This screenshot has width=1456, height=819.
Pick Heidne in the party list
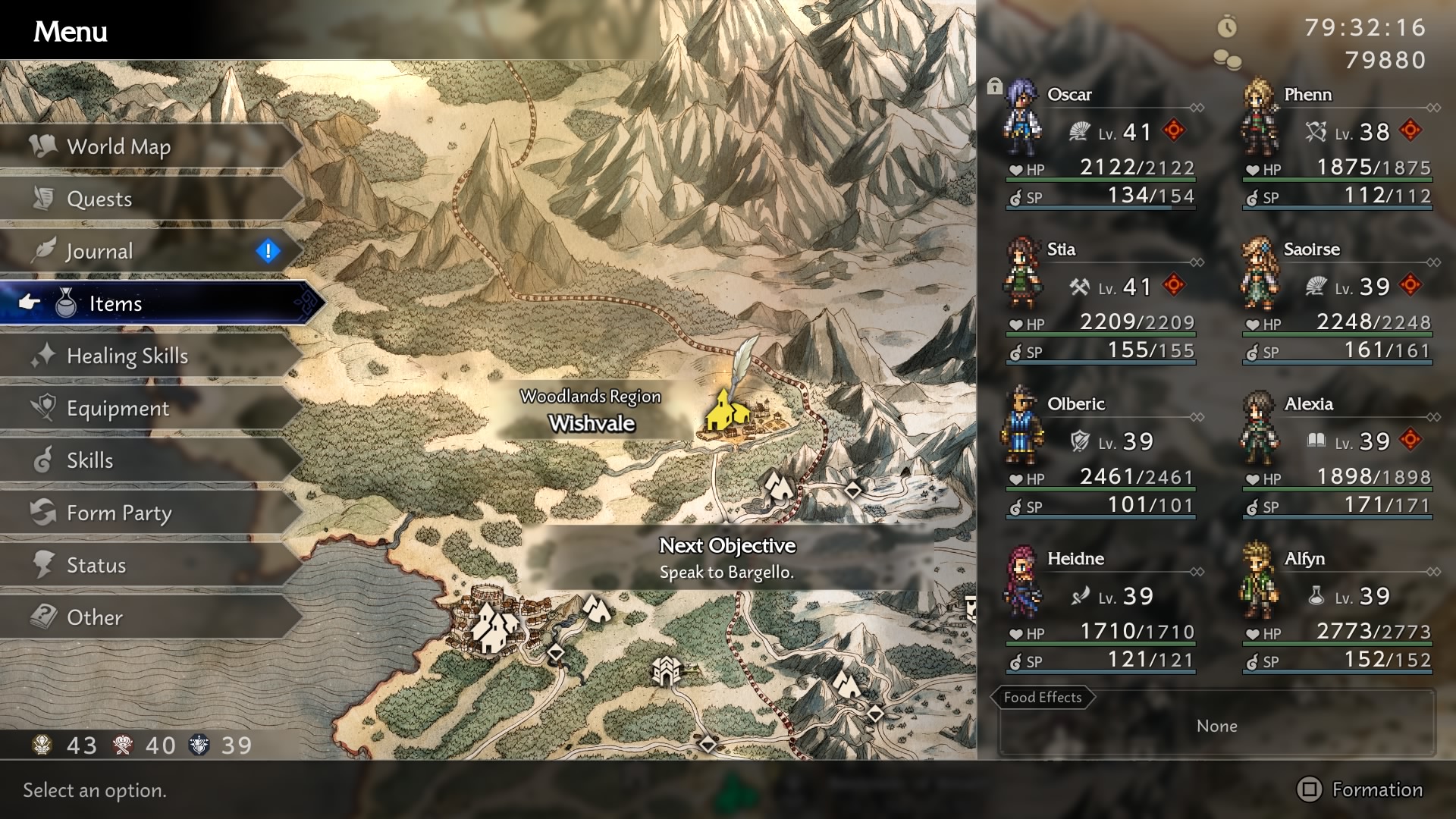tap(1100, 608)
